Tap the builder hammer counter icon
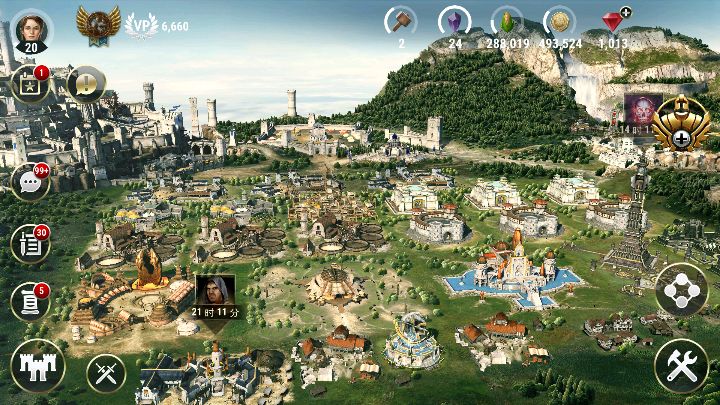 point(401,21)
